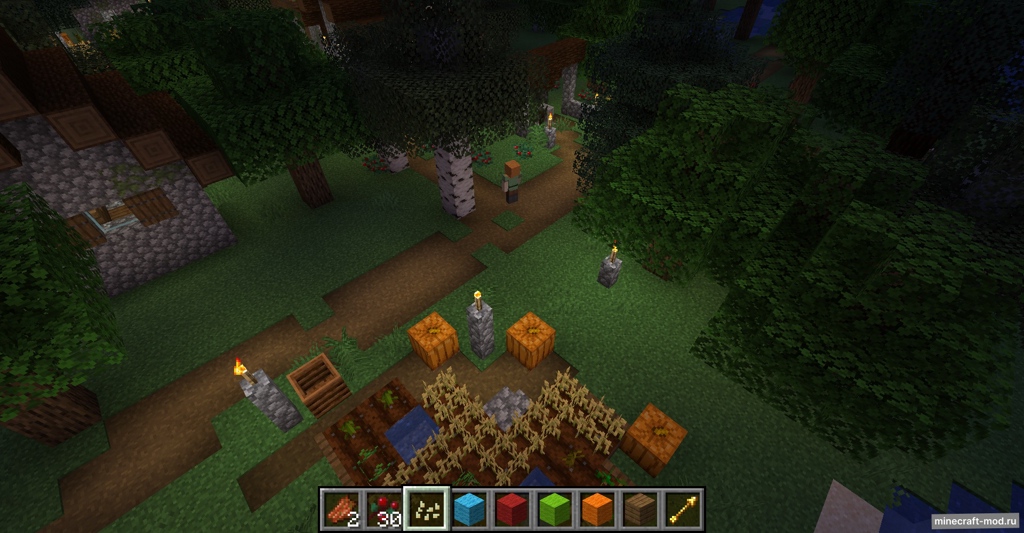Select the sweet berries stack of 30
Screen dimensions: 1024x533
pos(383,510)
